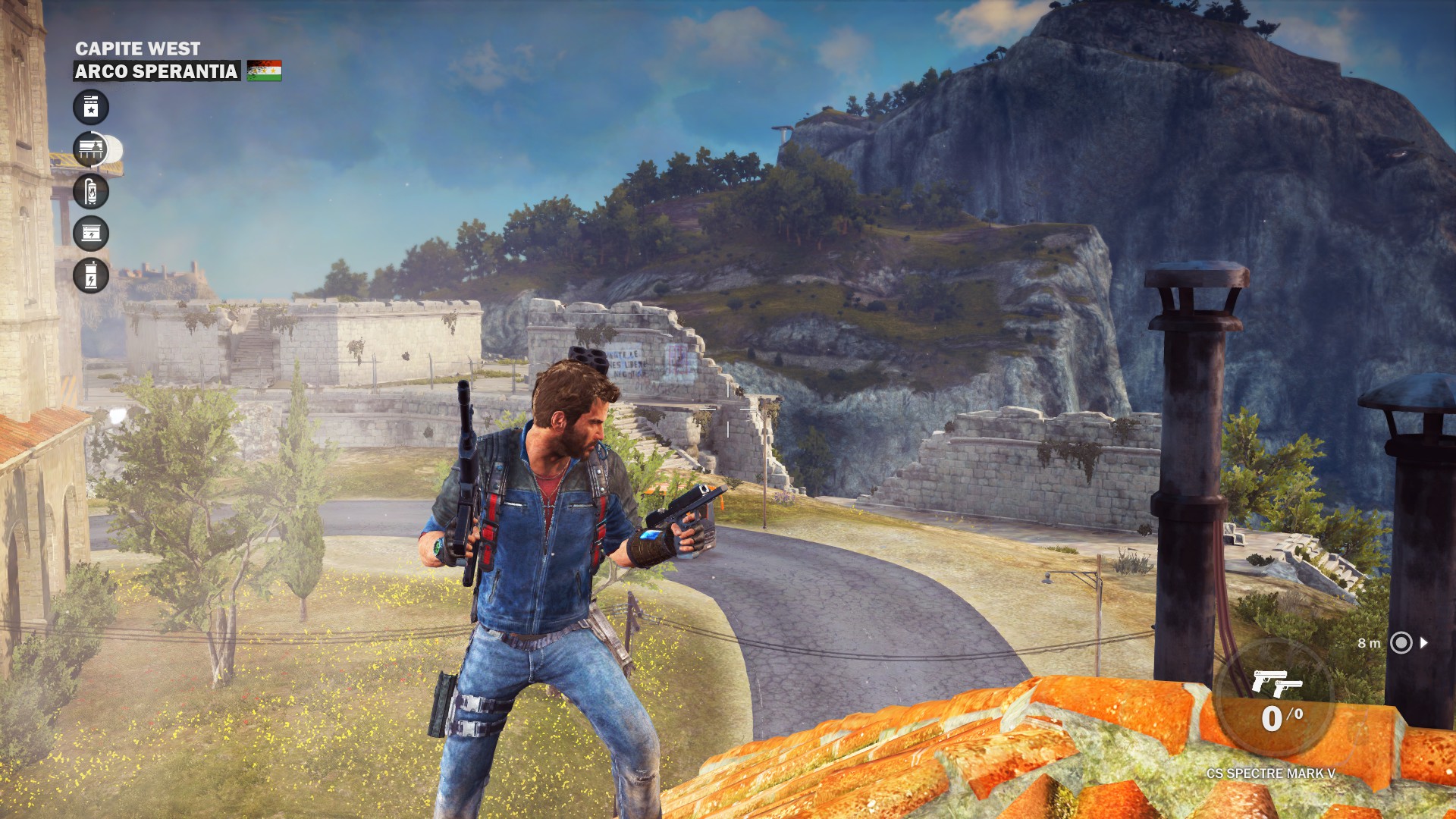Image resolution: width=1456 pixels, height=819 pixels.
Task: Click the Arco Sperantia settlement name label
Action: [156, 71]
